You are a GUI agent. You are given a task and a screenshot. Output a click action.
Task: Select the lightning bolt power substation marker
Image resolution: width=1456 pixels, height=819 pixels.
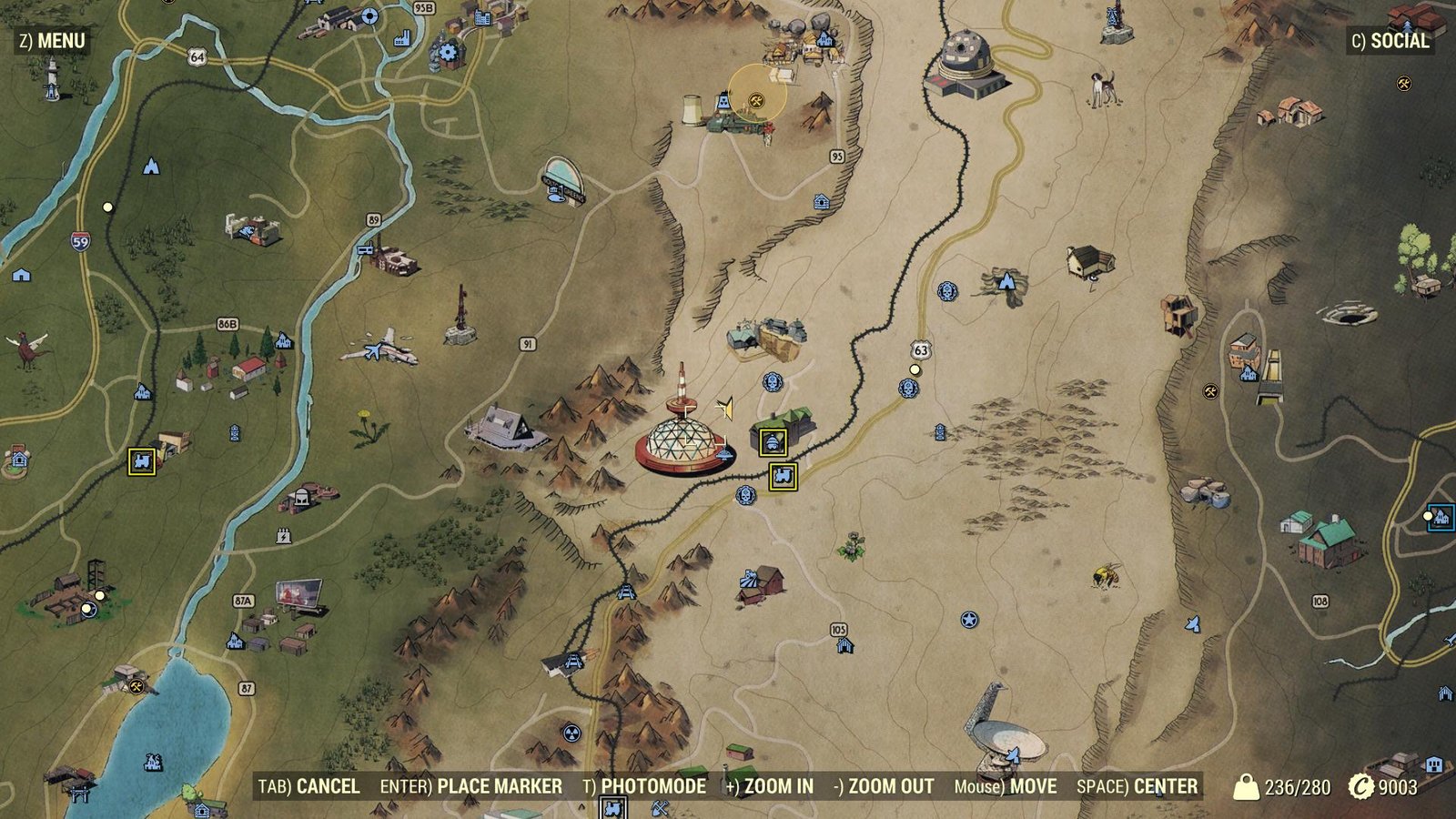[284, 537]
